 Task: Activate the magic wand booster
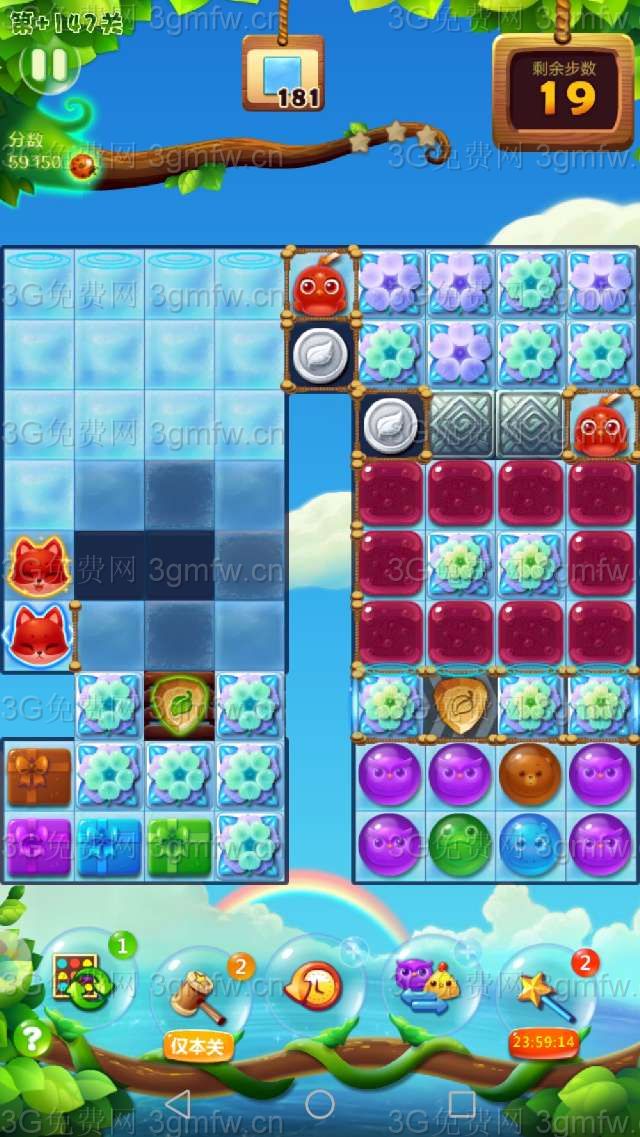[x=546, y=988]
